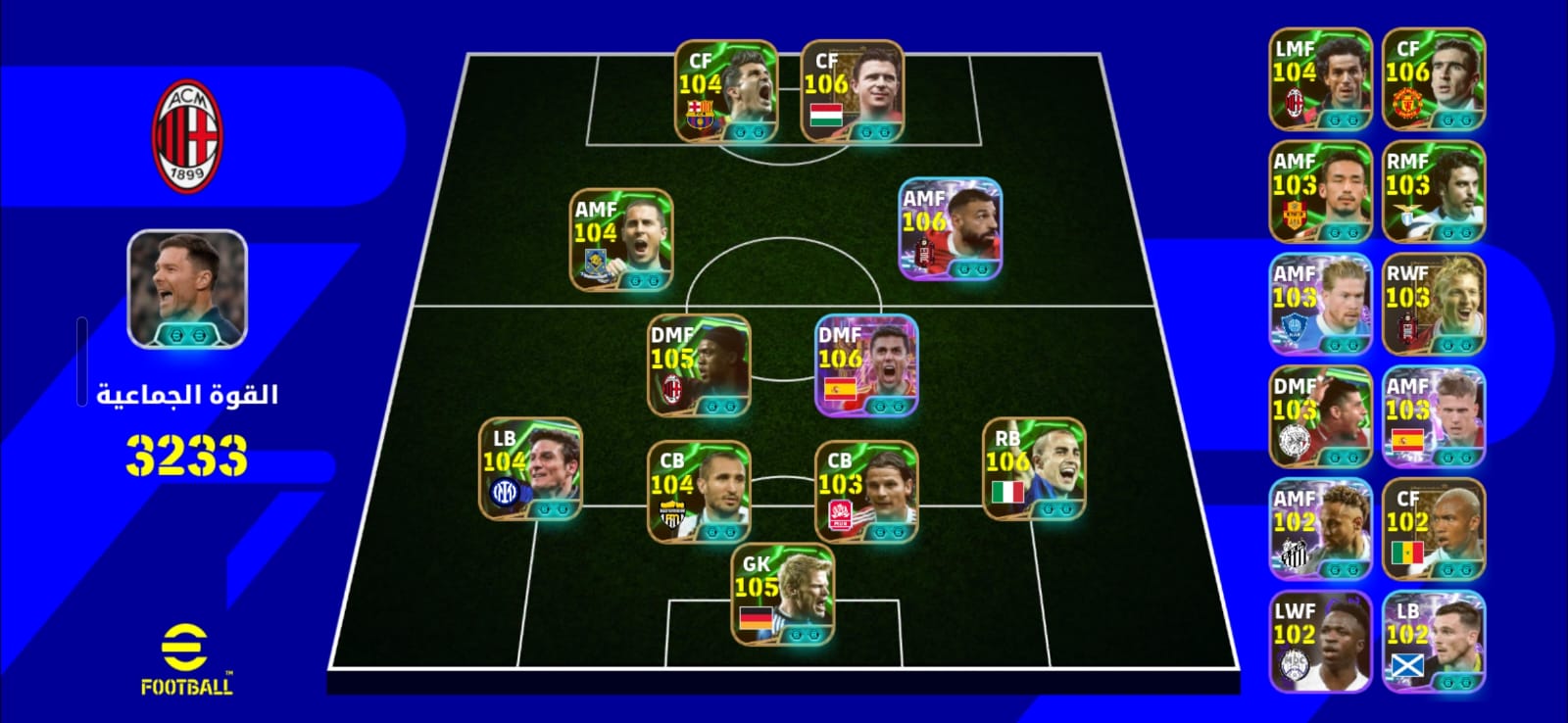
Task: Choose the CF 104 Barcelona striker card
Action: [x=726, y=91]
